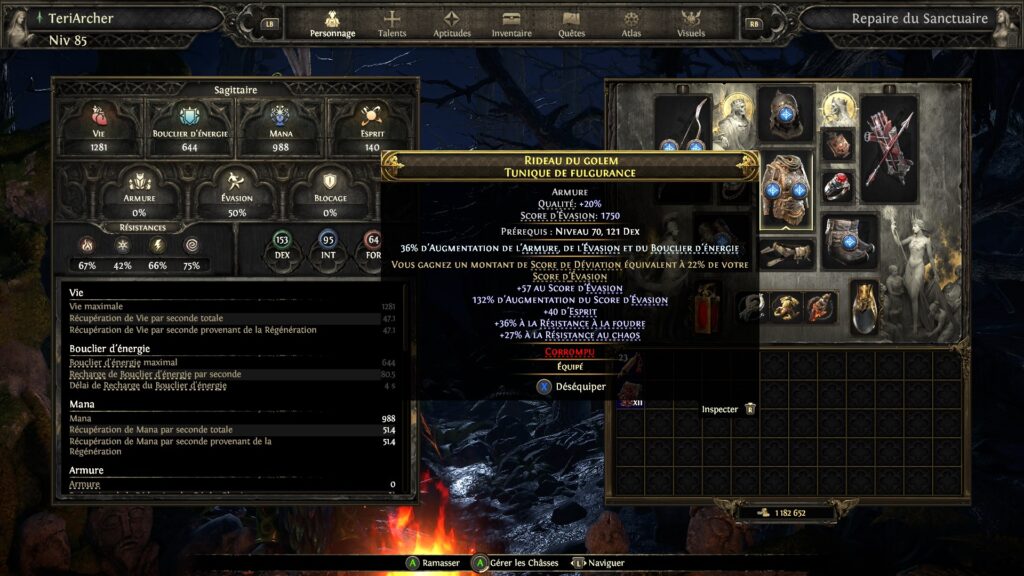The width and height of the screenshot is (1024, 576).
Task: Open the Inventaire tab
Action: [x=511, y=24]
